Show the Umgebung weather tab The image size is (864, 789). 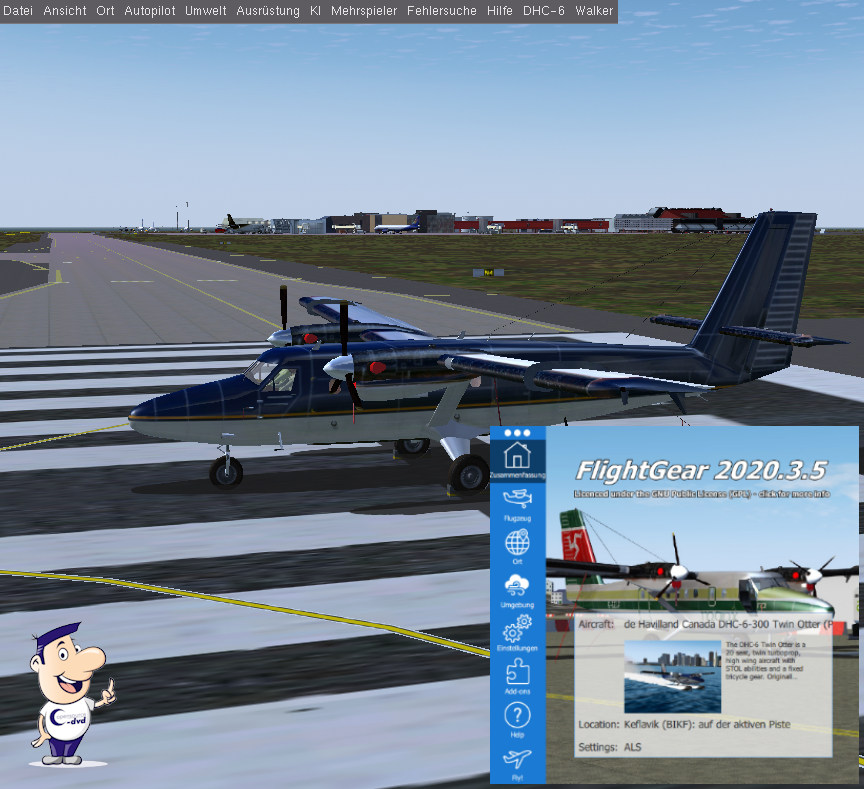coord(517,591)
